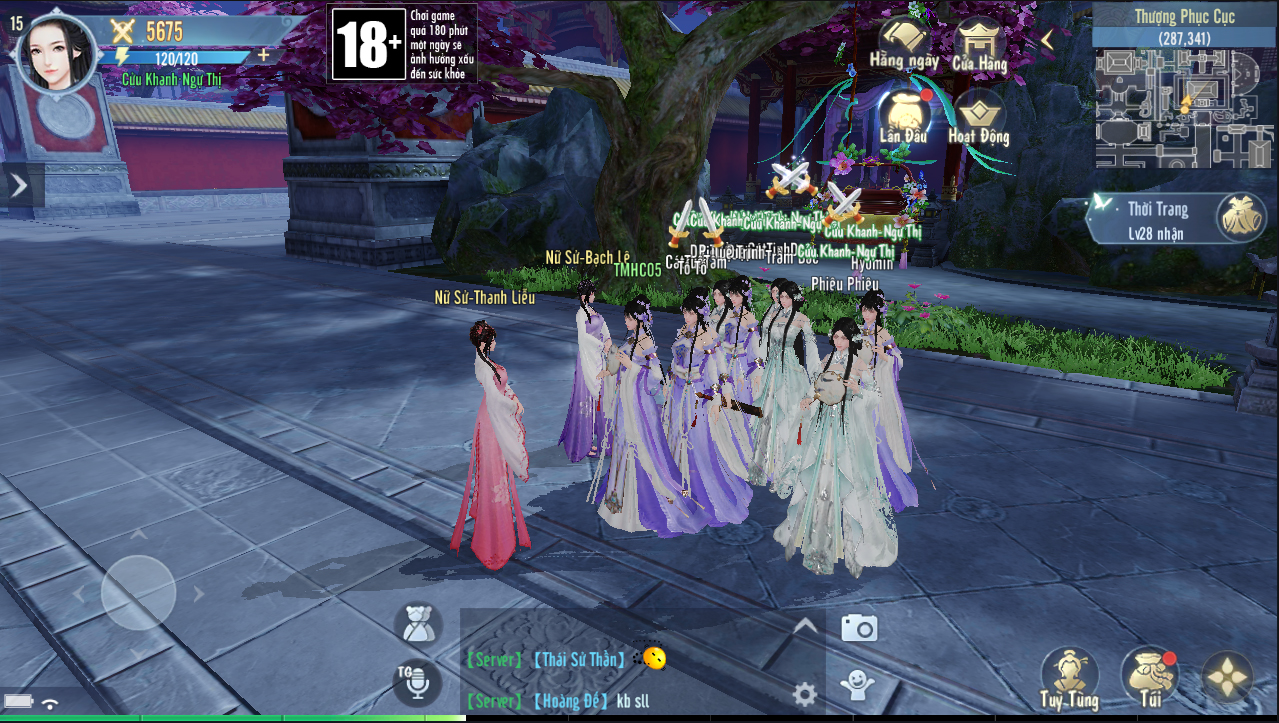Viewport: 1279px width, 723px height.
Task: Tap the plus button beside energy 120/120
Action: [x=264, y=56]
